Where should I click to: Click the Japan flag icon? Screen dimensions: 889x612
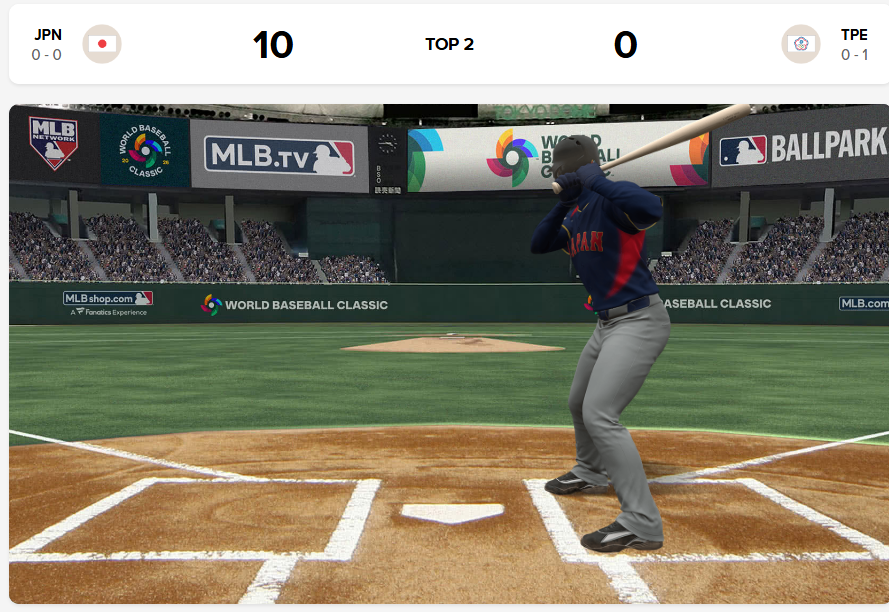[x=102, y=44]
